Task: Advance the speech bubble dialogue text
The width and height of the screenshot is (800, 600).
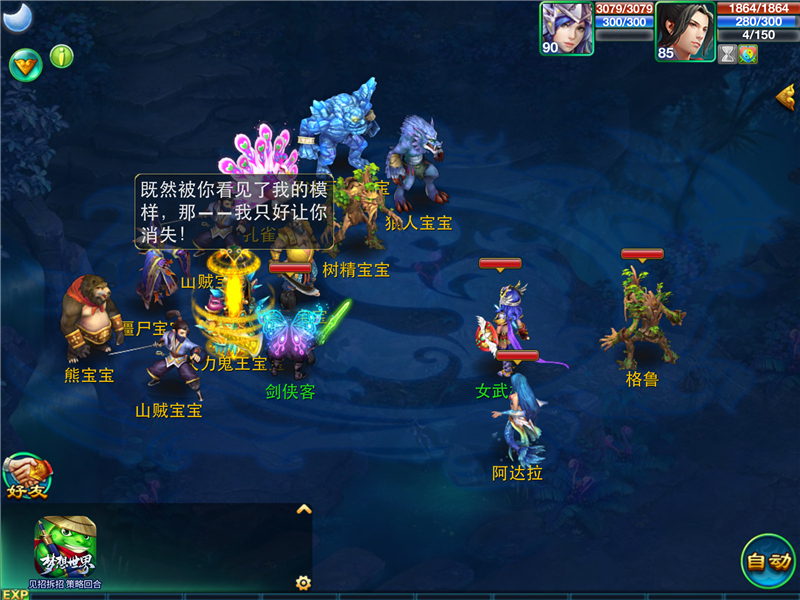Action: (x=234, y=212)
